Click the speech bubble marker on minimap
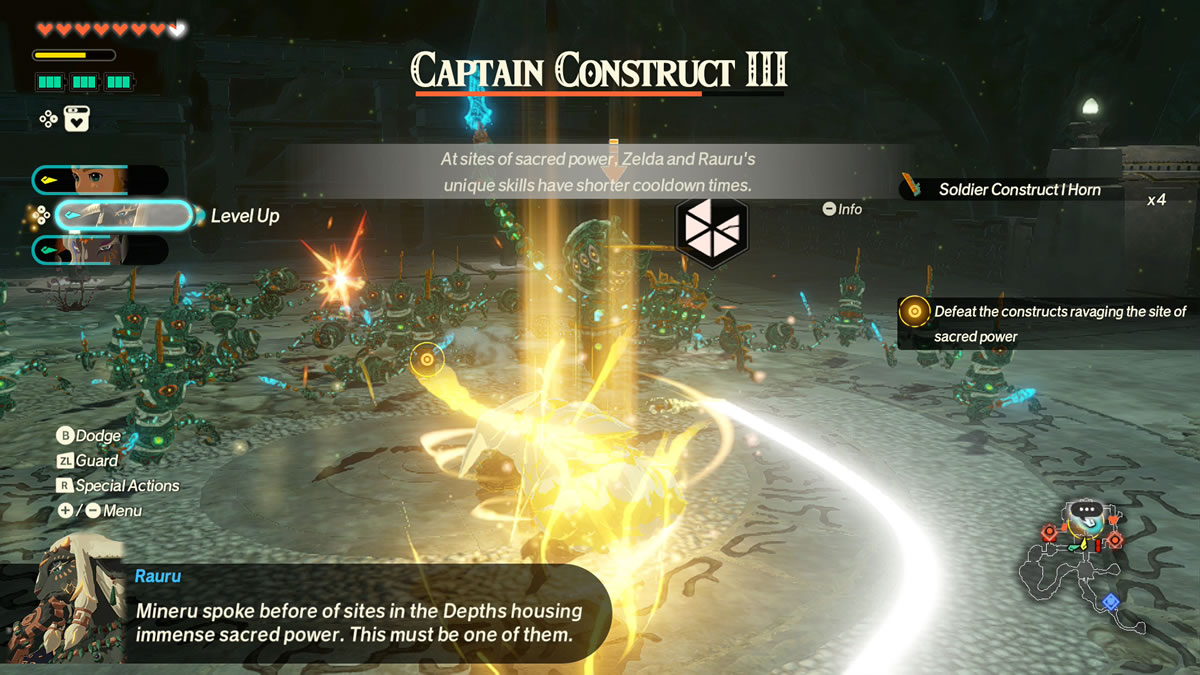The image size is (1200, 675). 1084,510
